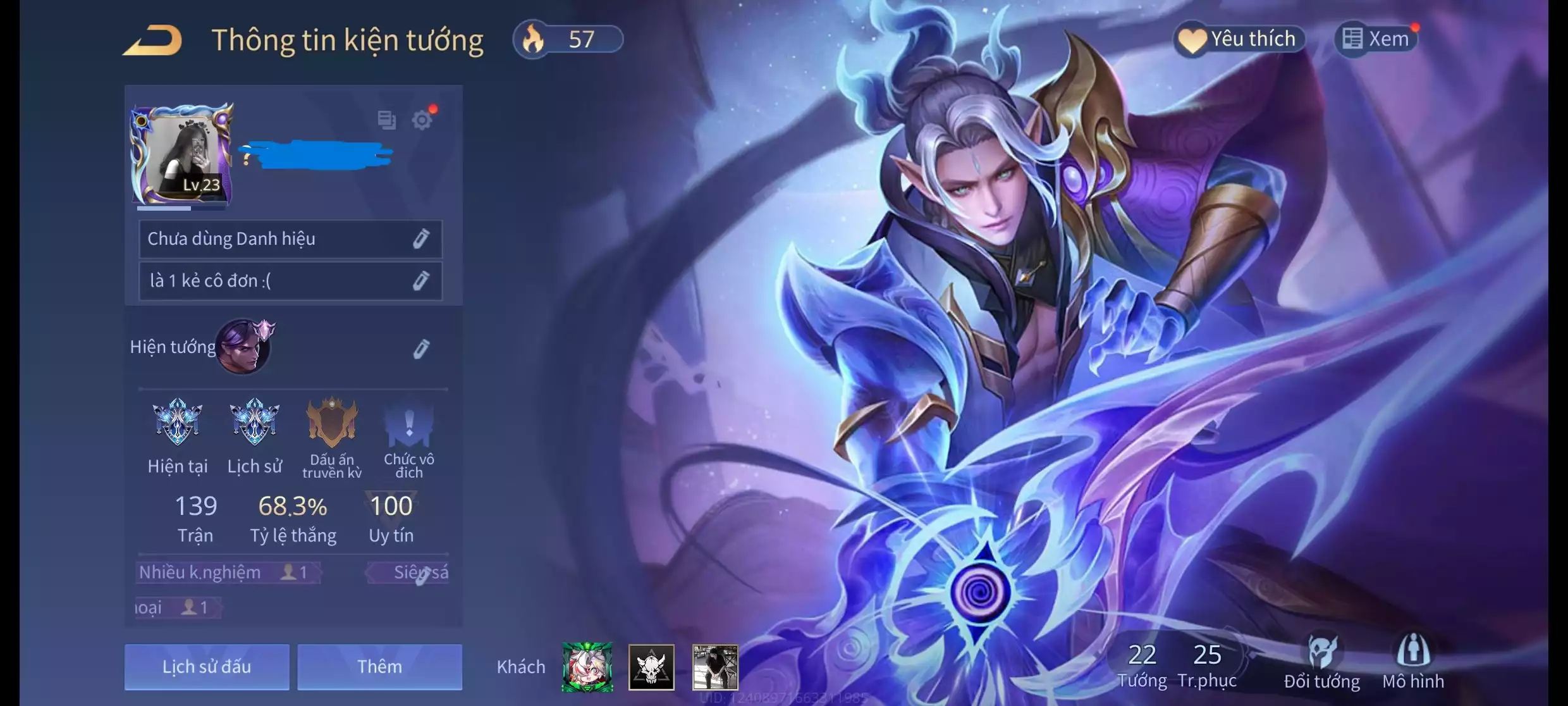The height and width of the screenshot is (706, 1568).
Task: Select the green-framed visitor avatar
Action: coord(587,667)
